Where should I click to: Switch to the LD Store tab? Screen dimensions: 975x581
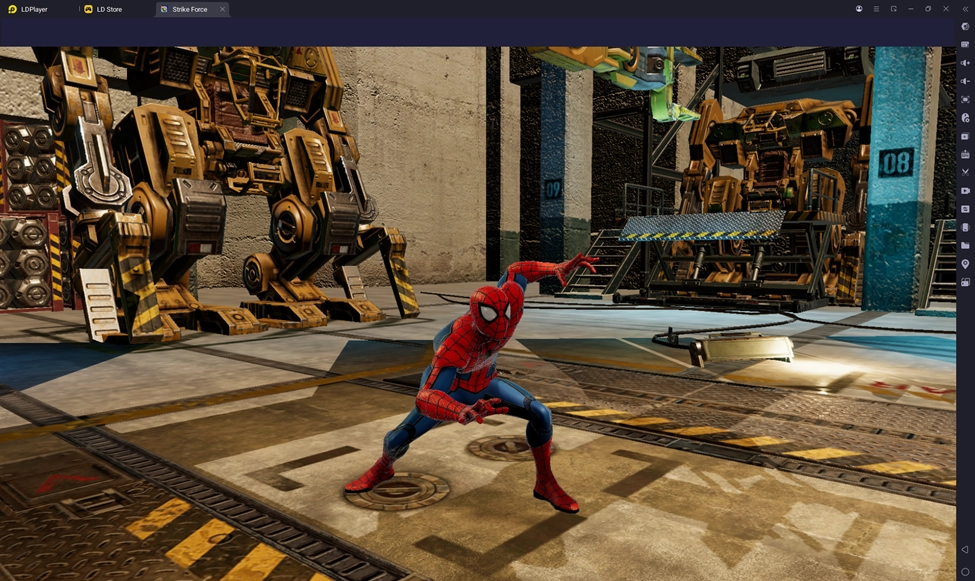point(108,9)
